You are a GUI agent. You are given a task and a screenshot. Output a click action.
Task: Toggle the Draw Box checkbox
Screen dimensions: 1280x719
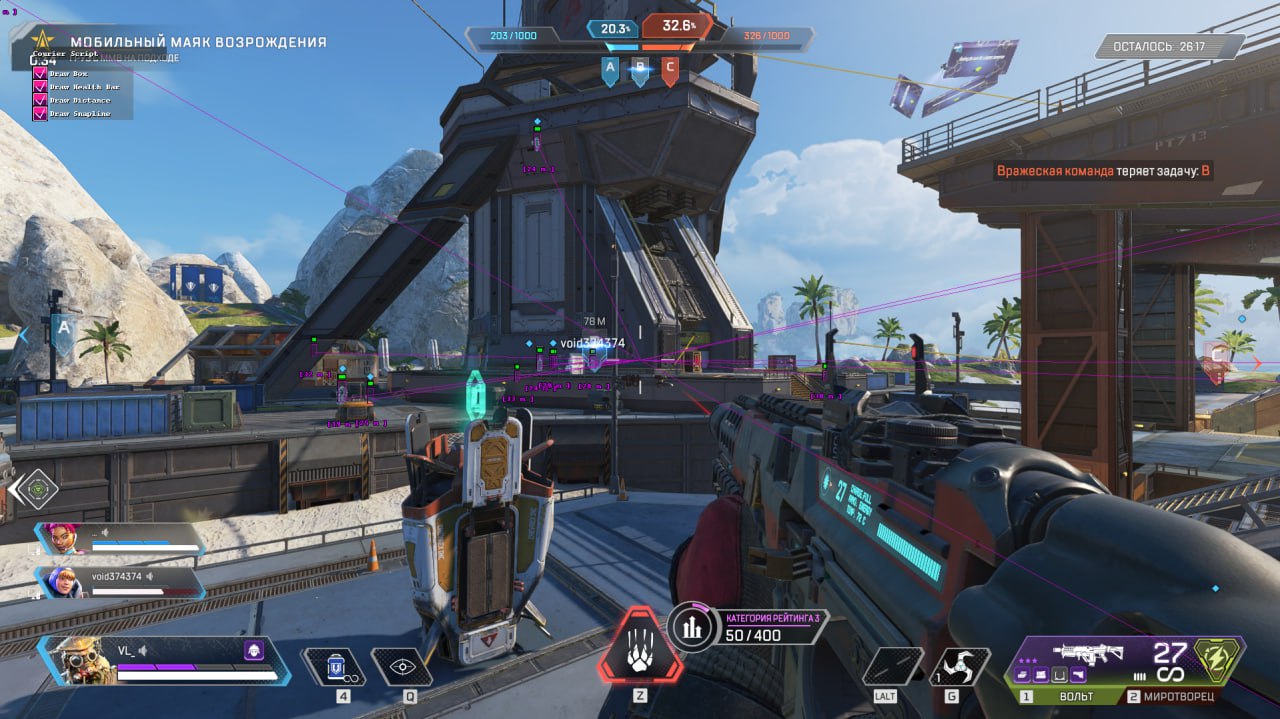(40, 73)
